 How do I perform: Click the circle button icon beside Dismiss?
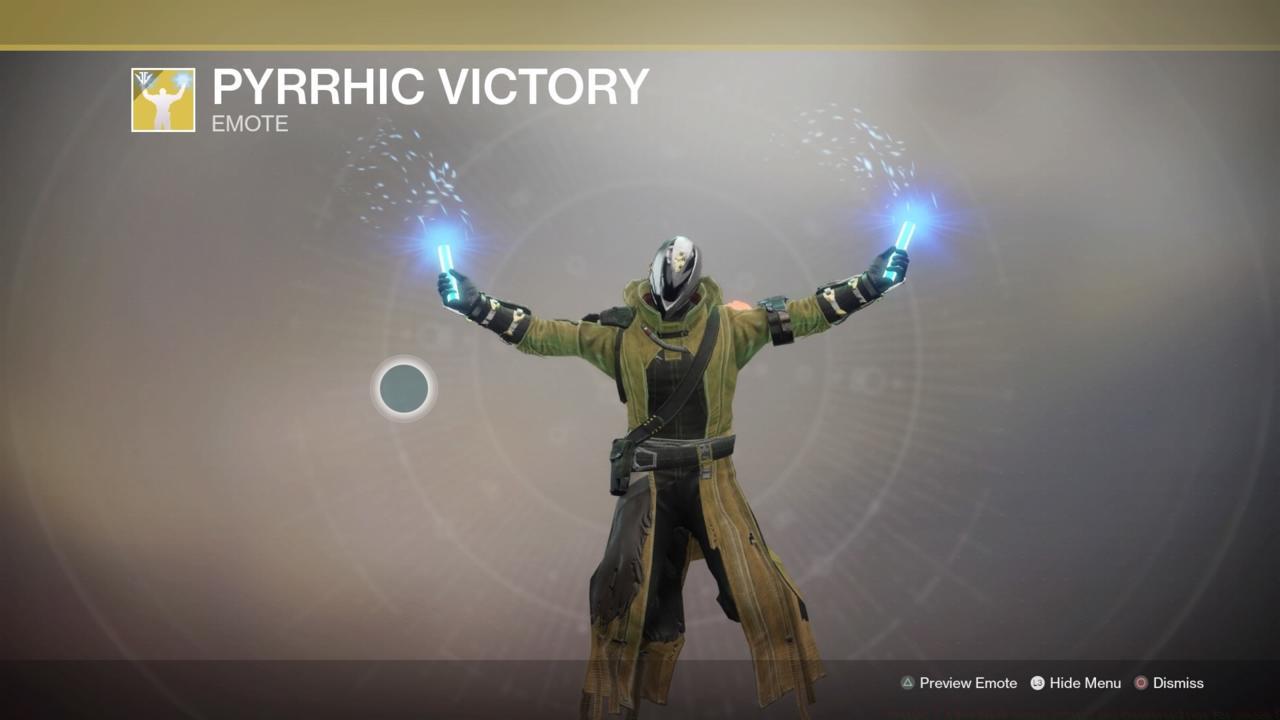click(1140, 683)
